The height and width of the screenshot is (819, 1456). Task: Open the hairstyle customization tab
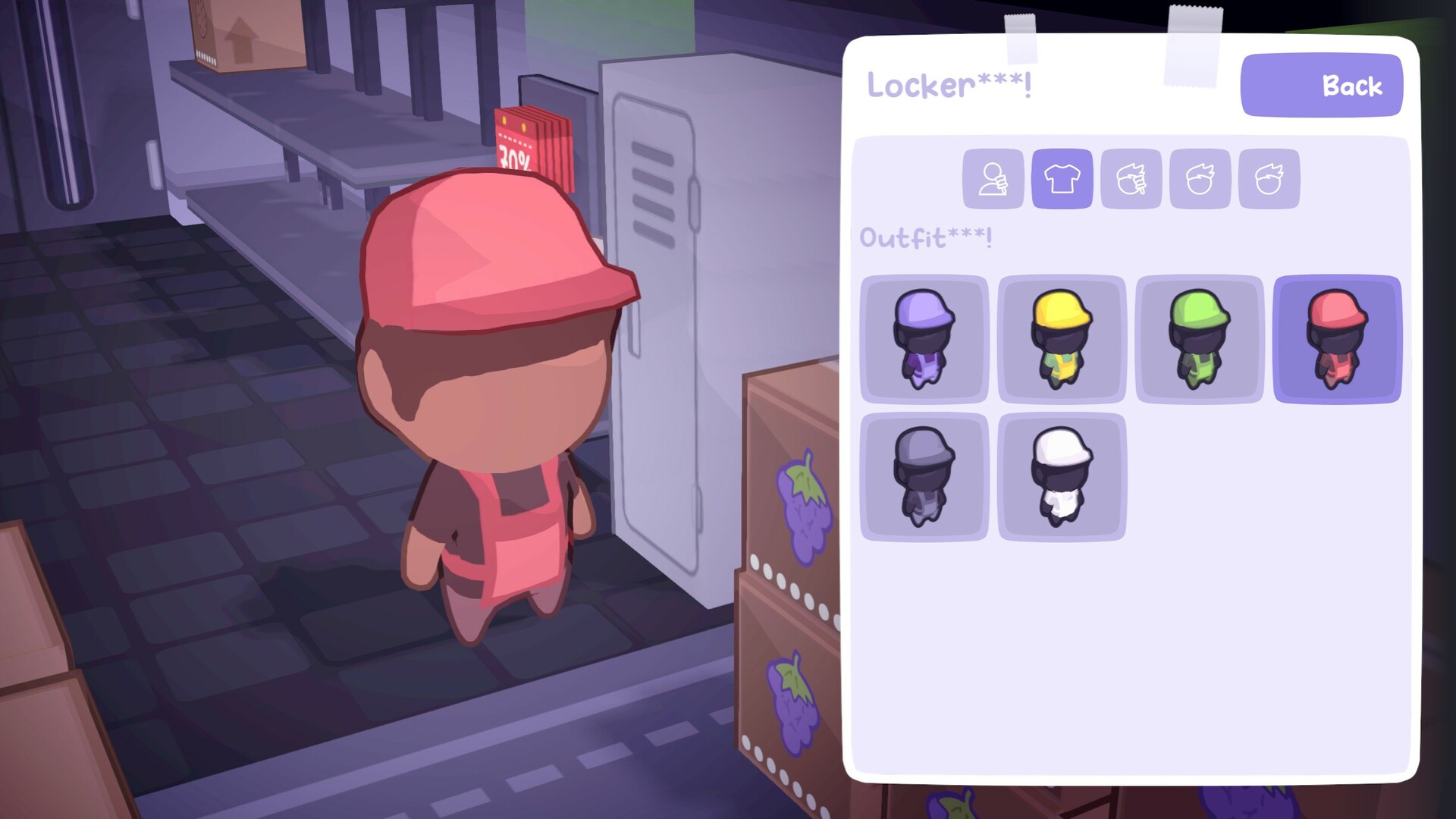[x=1200, y=179]
